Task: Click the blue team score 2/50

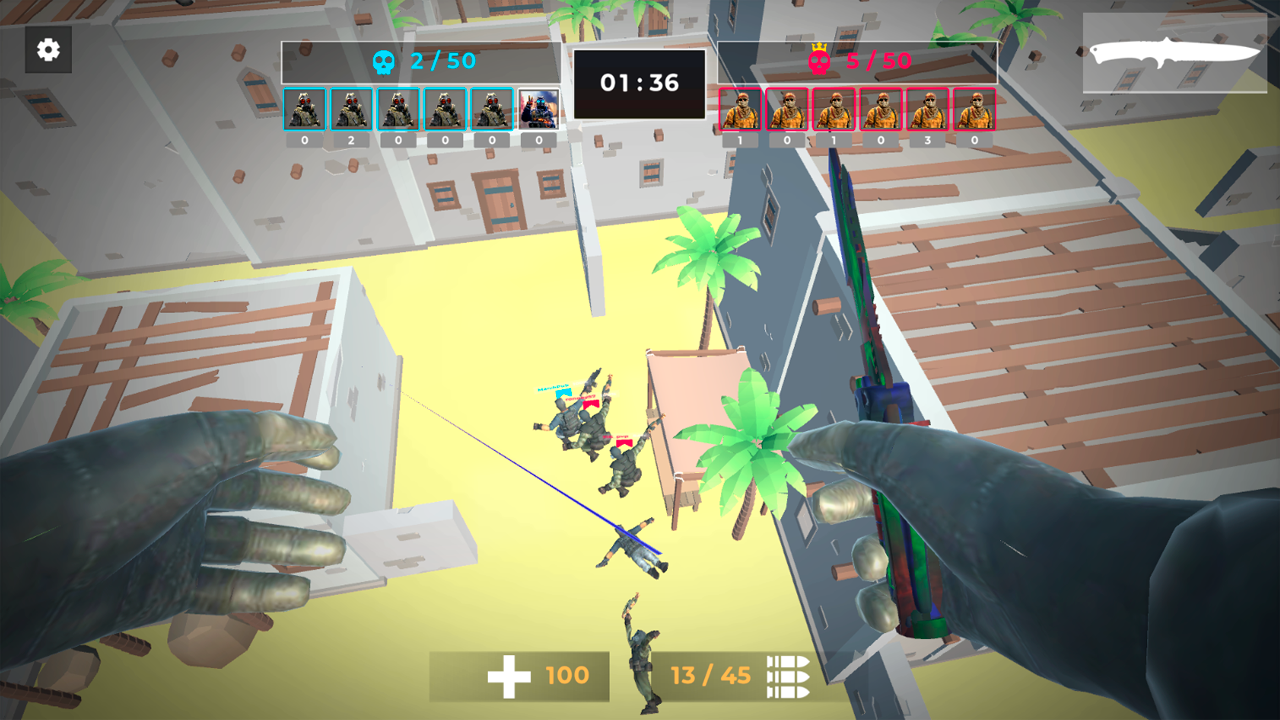Action: tap(443, 61)
